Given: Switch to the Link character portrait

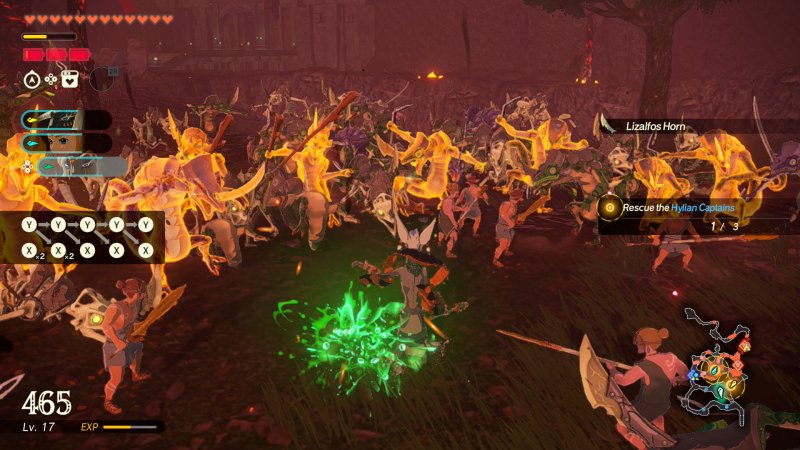Looking at the screenshot, I should coord(66,143).
